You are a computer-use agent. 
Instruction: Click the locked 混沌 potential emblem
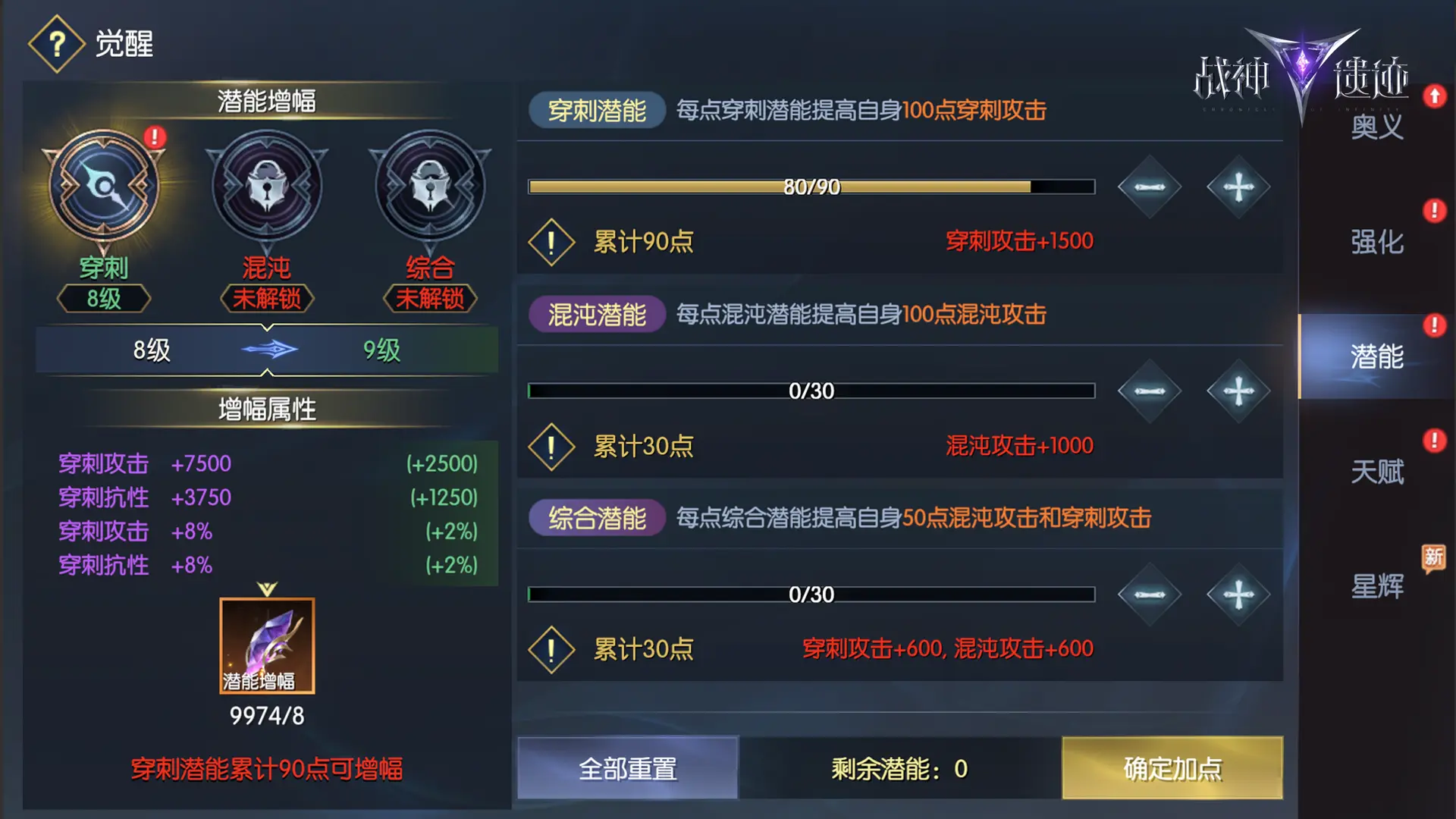point(266,186)
